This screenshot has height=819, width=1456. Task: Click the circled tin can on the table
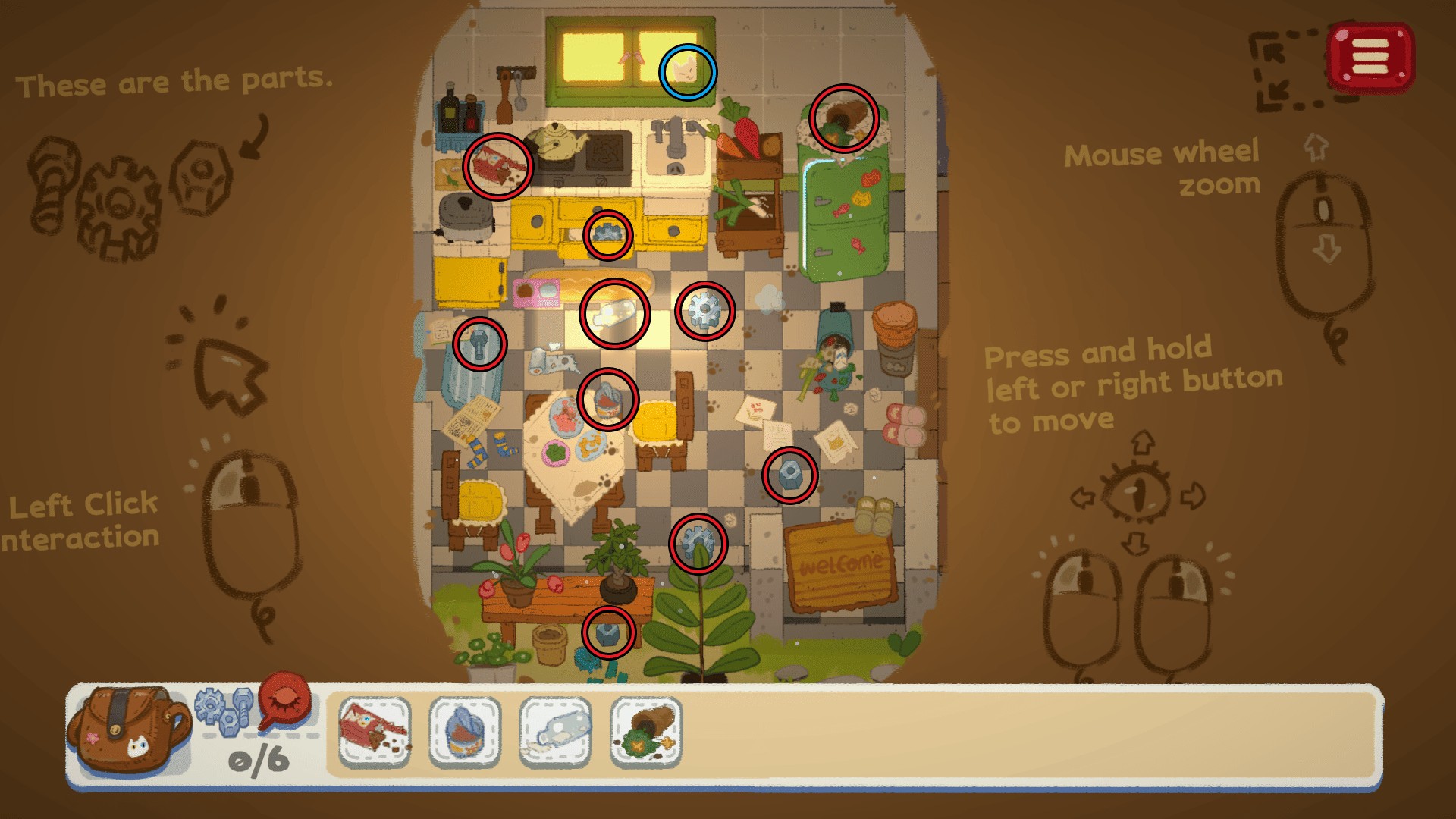pyautogui.click(x=607, y=399)
